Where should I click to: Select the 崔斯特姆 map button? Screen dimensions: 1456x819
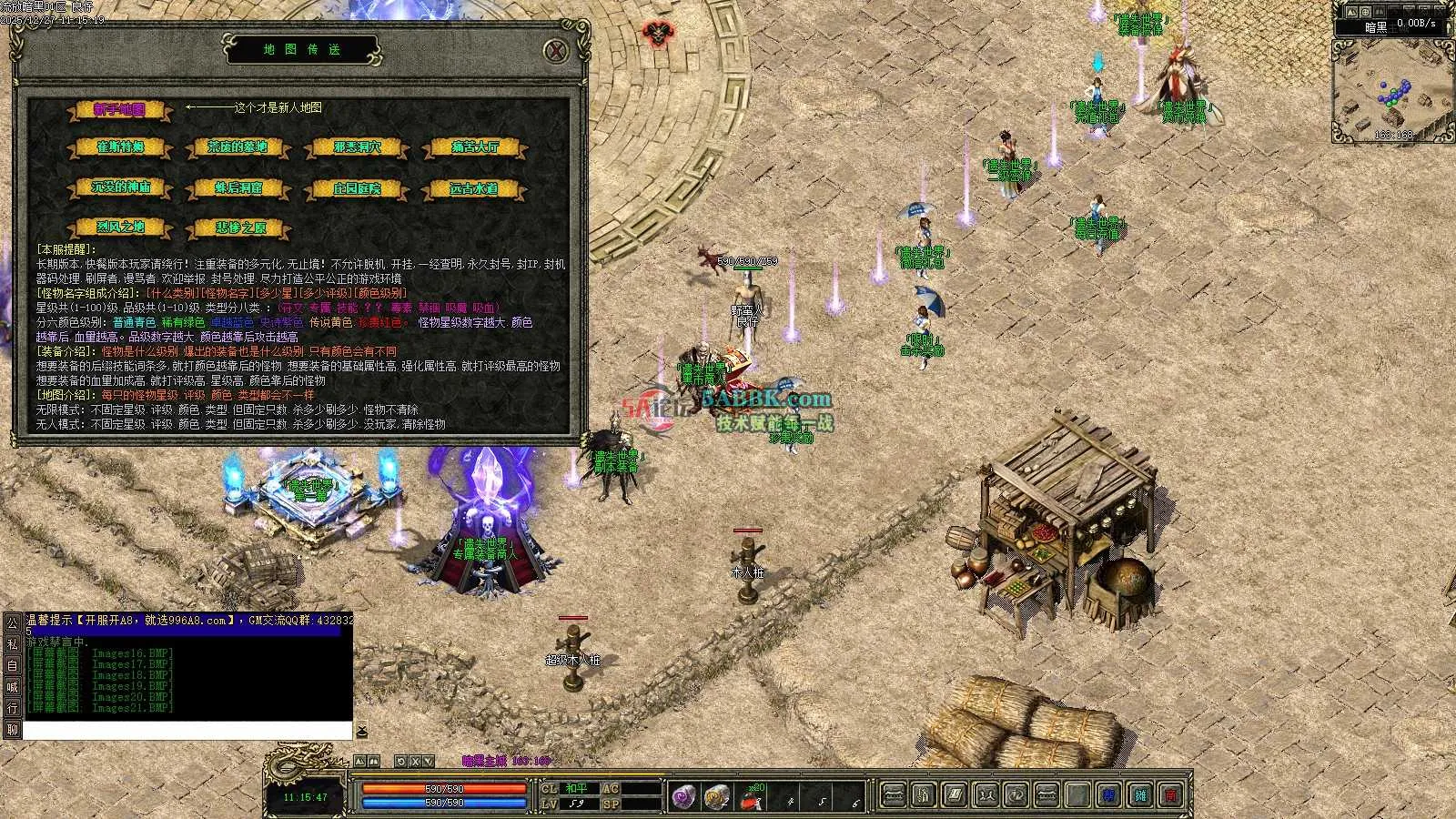tap(120, 147)
